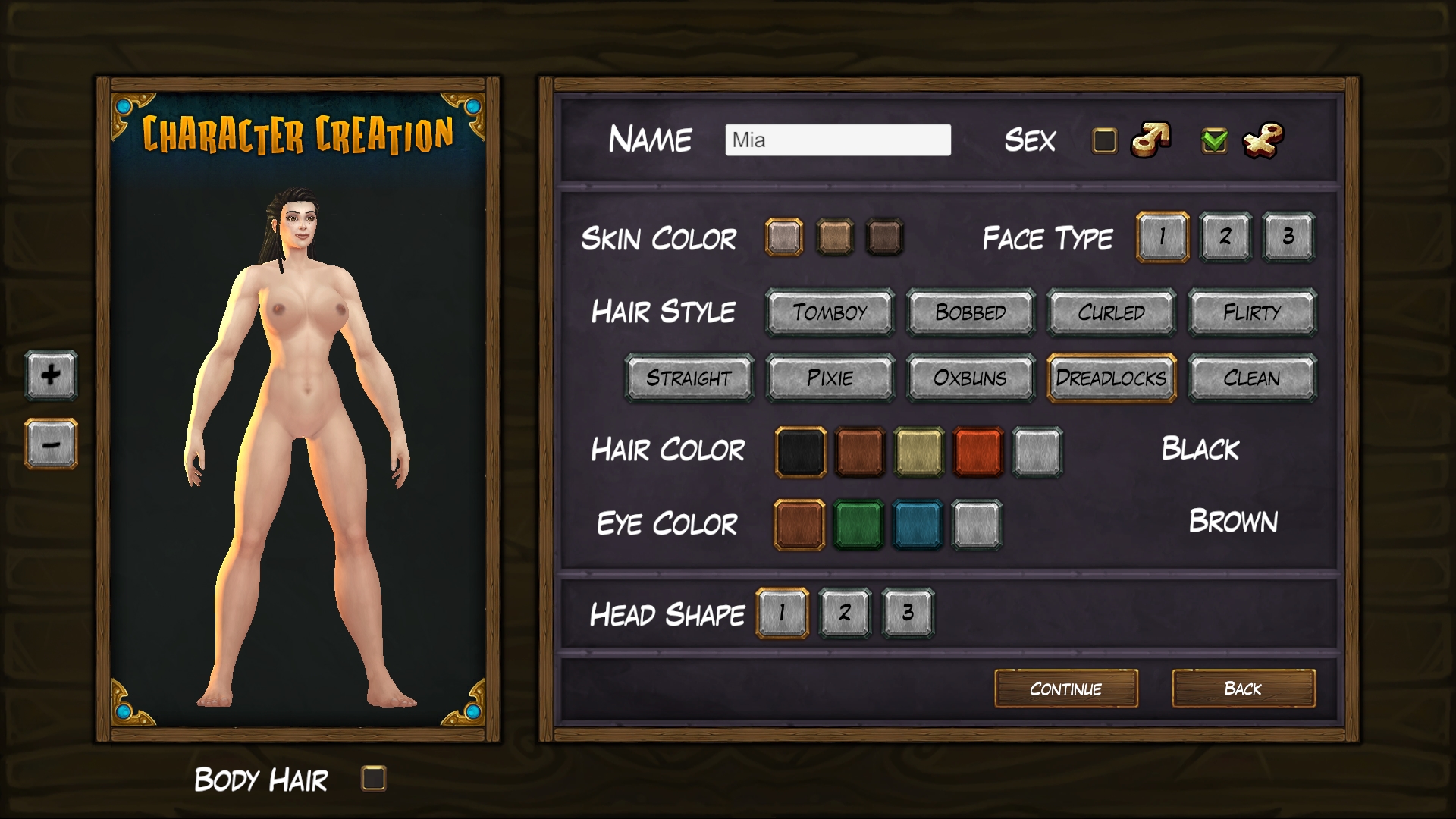Screen dimensions: 1456x819
Task: Select Face Type 2
Action: click(x=1225, y=237)
